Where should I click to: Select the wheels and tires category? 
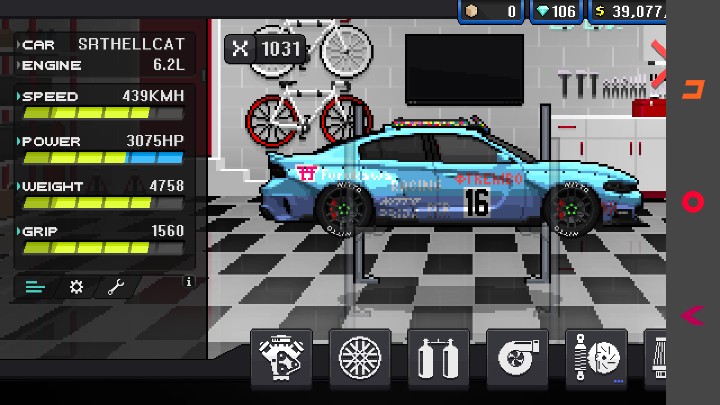tap(358, 358)
